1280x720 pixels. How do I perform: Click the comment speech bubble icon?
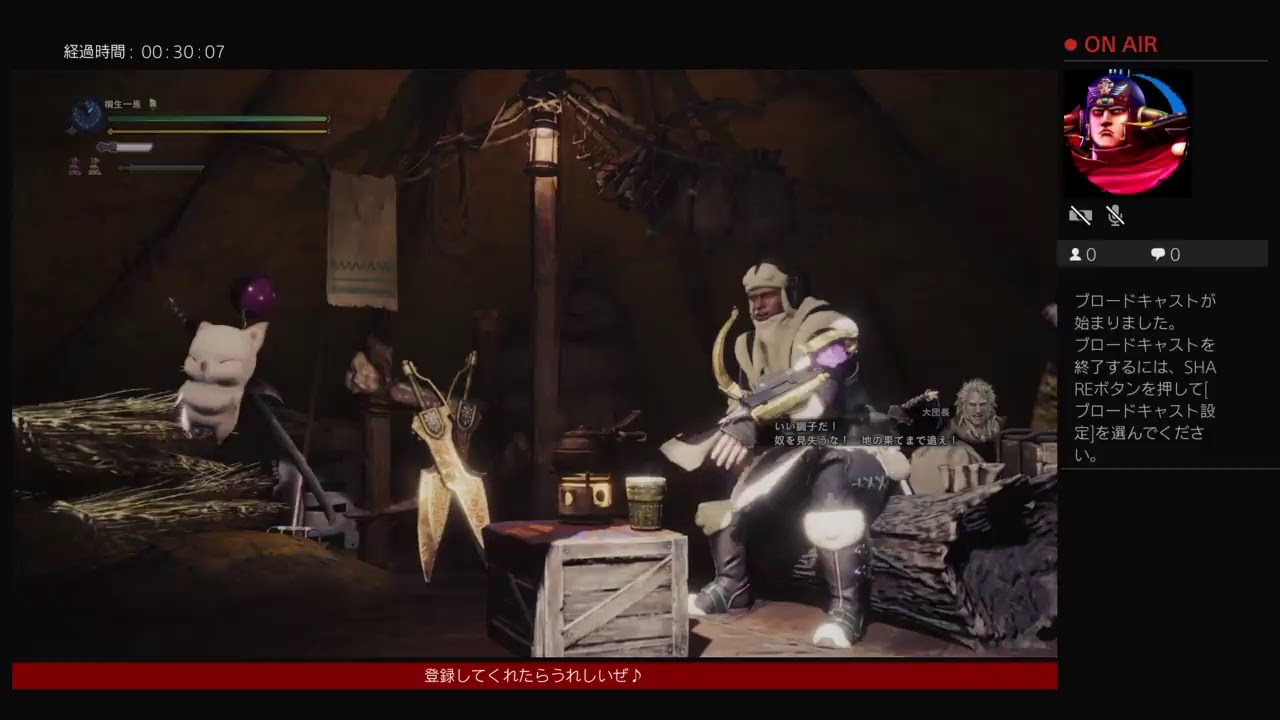coord(1158,254)
